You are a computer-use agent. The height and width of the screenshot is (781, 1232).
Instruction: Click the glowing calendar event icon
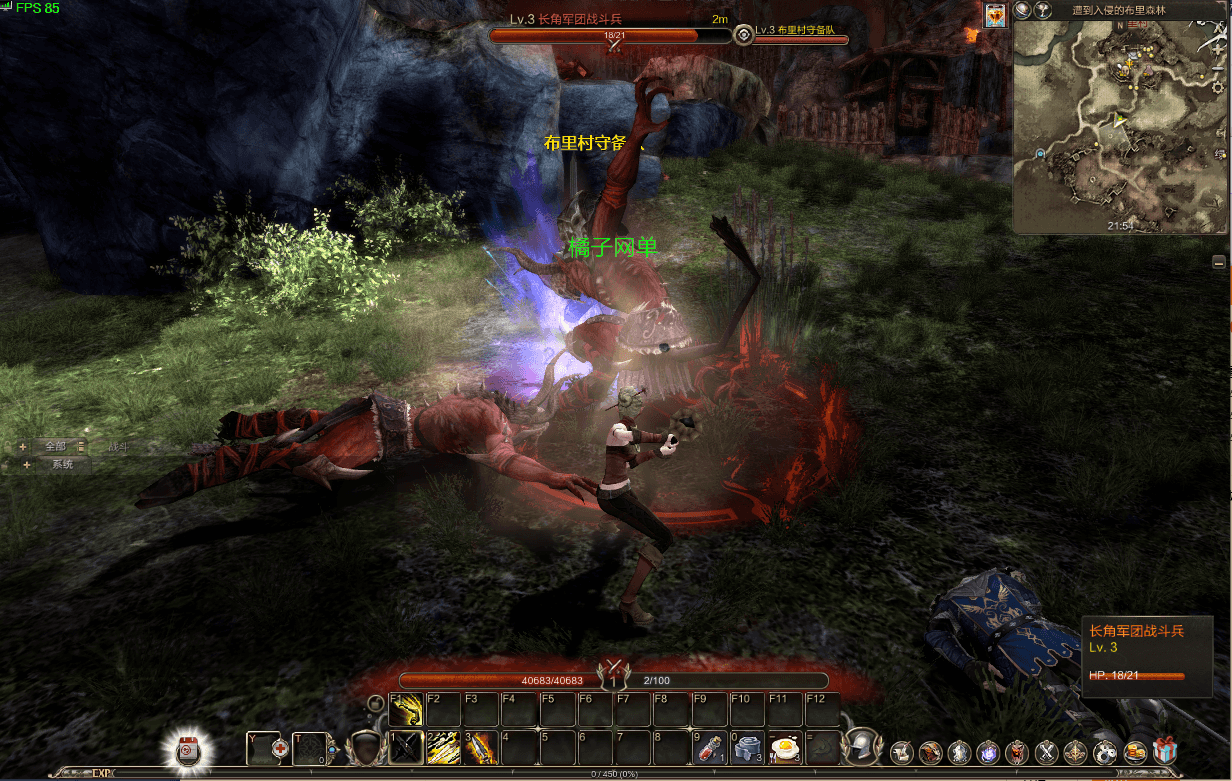188,748
